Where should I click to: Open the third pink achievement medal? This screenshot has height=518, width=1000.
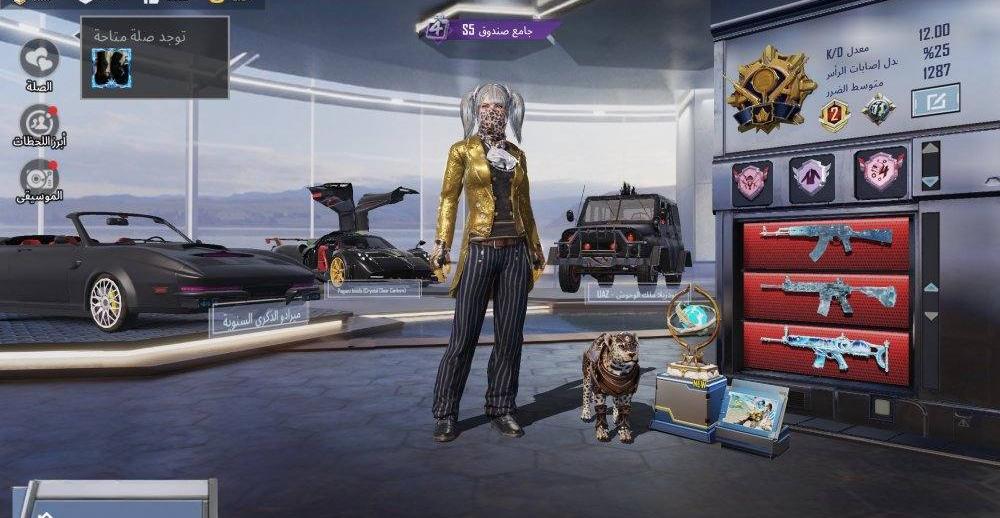pyautogui.click(x=880, y=173)
